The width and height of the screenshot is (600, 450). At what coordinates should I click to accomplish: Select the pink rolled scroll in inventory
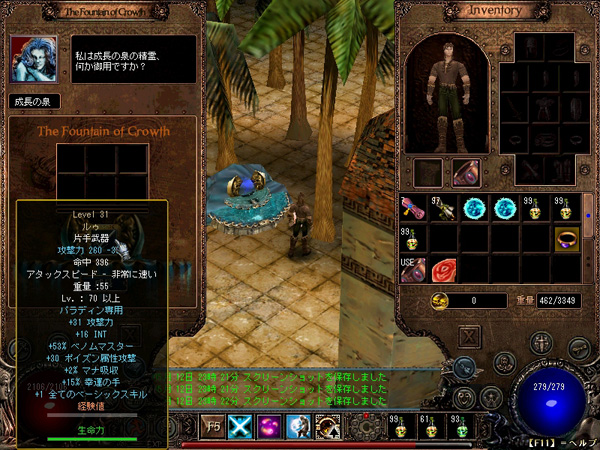click(x=412, y=209)
